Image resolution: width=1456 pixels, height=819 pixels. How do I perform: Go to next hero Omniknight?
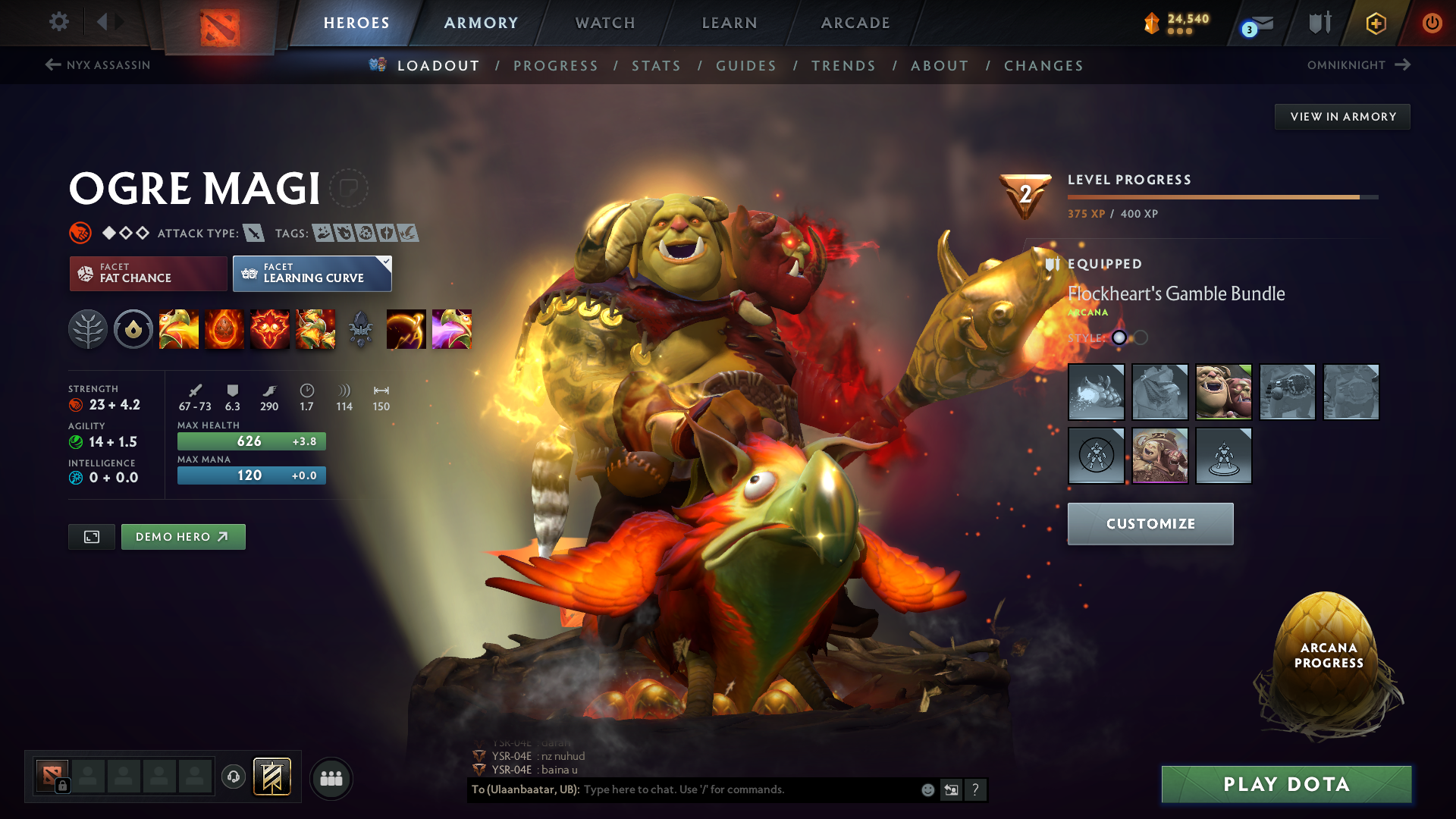1358,65
